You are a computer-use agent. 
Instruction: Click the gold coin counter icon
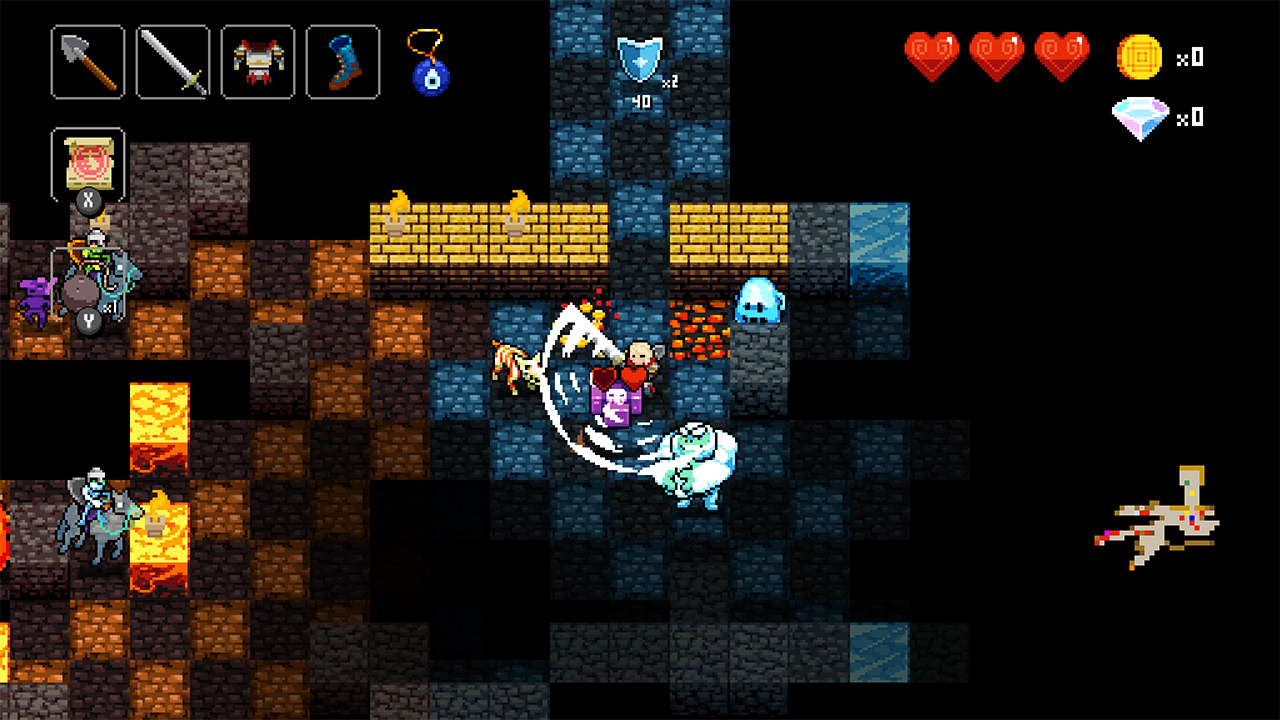1139,58
